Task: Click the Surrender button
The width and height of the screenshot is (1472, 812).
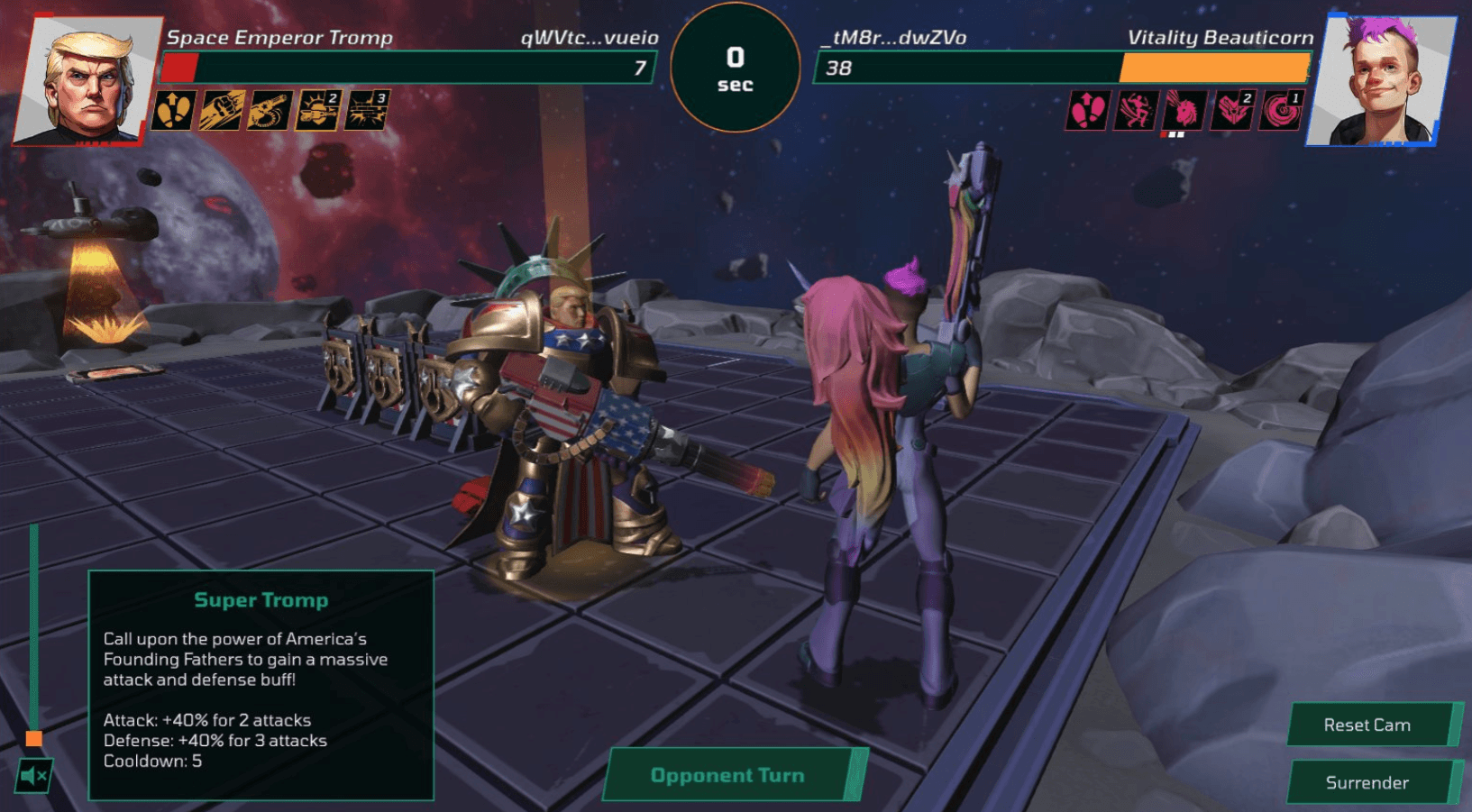Action: coord(1367,782)
